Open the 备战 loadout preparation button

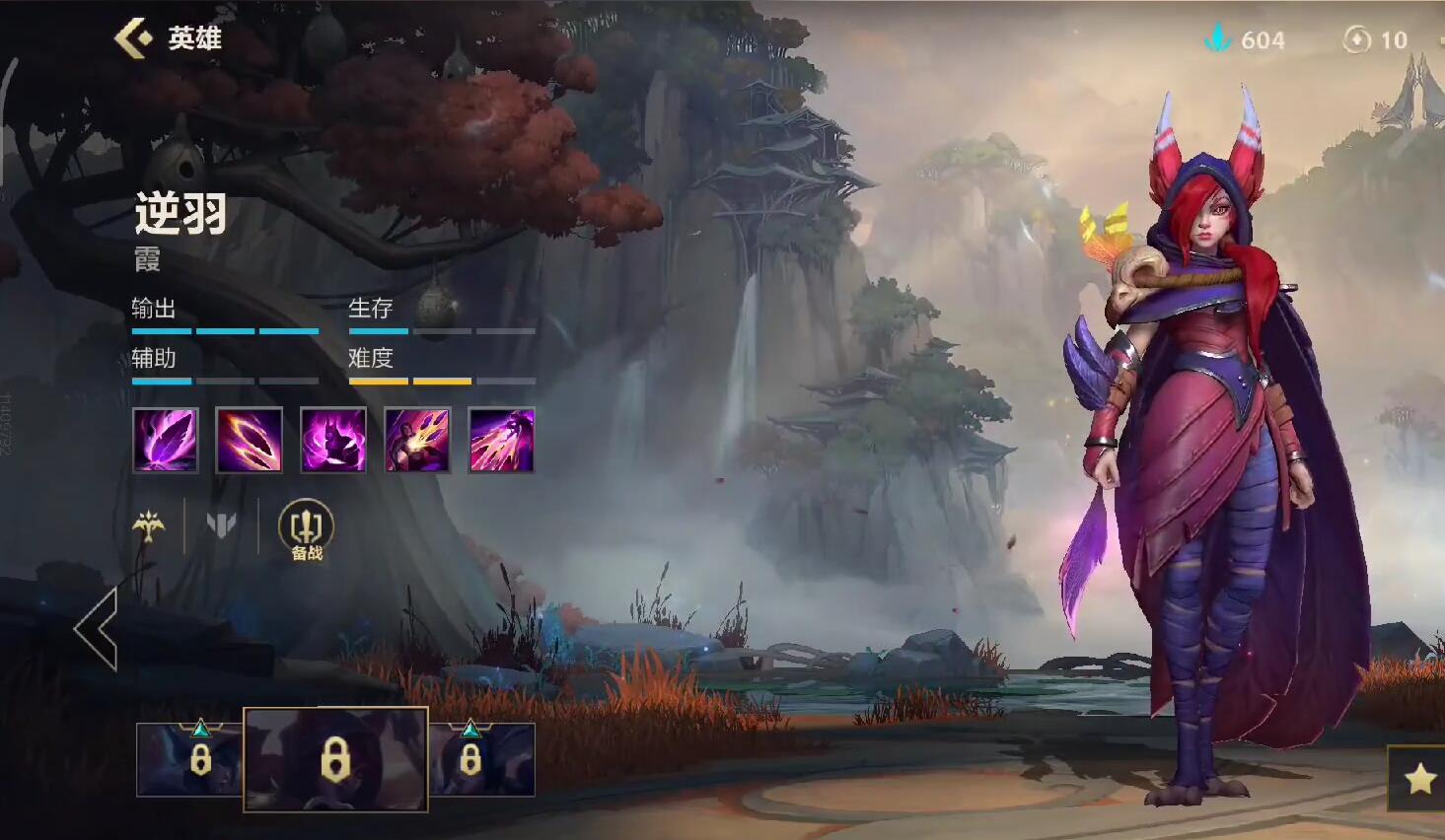click(x=306, y=529)
